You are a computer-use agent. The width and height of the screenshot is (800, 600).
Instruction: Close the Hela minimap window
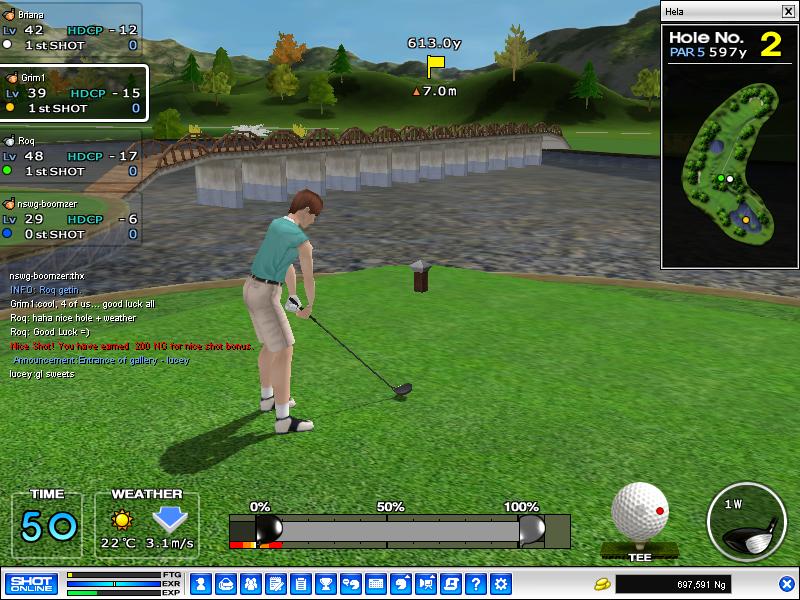click(787, 12)
